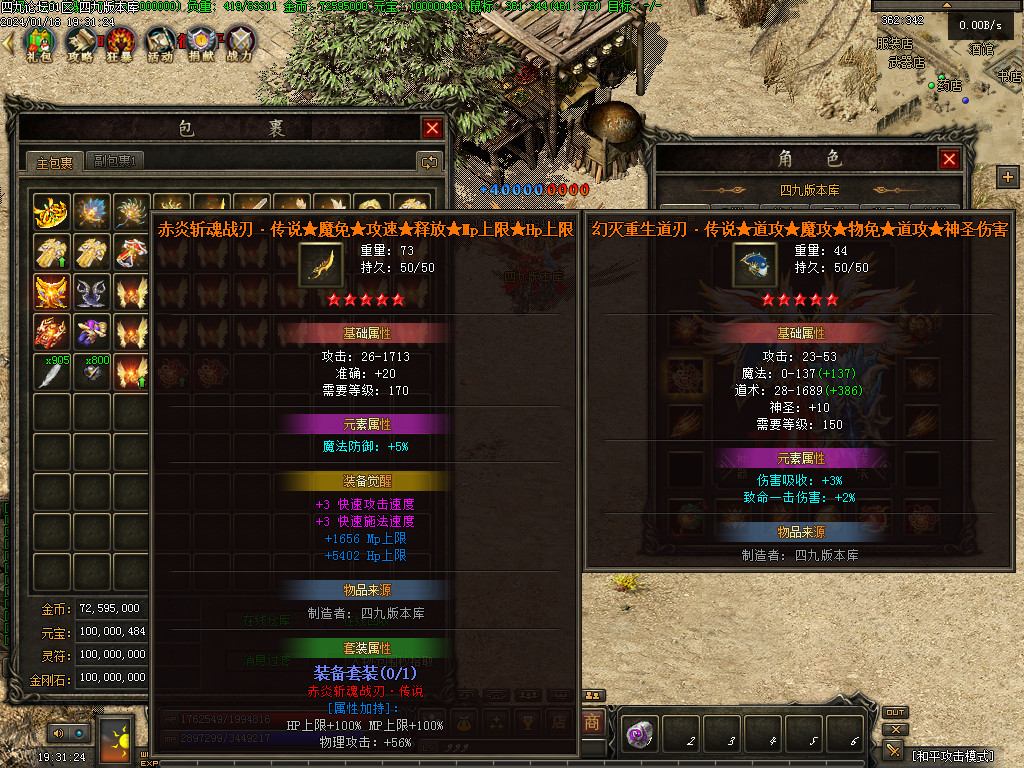Toggle the sword attack mode button

coord(894,750)
